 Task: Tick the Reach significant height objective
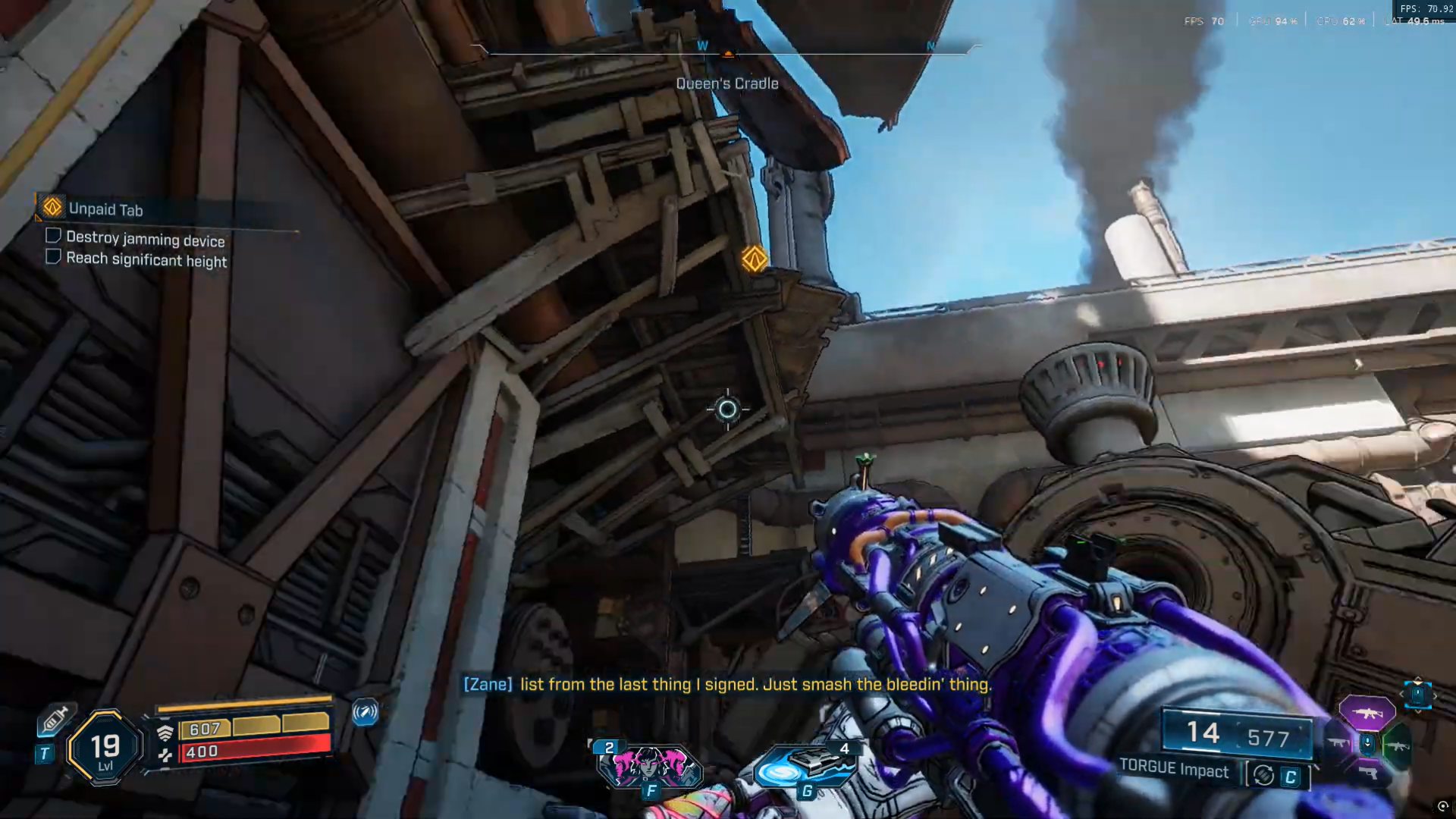point(53,256)
